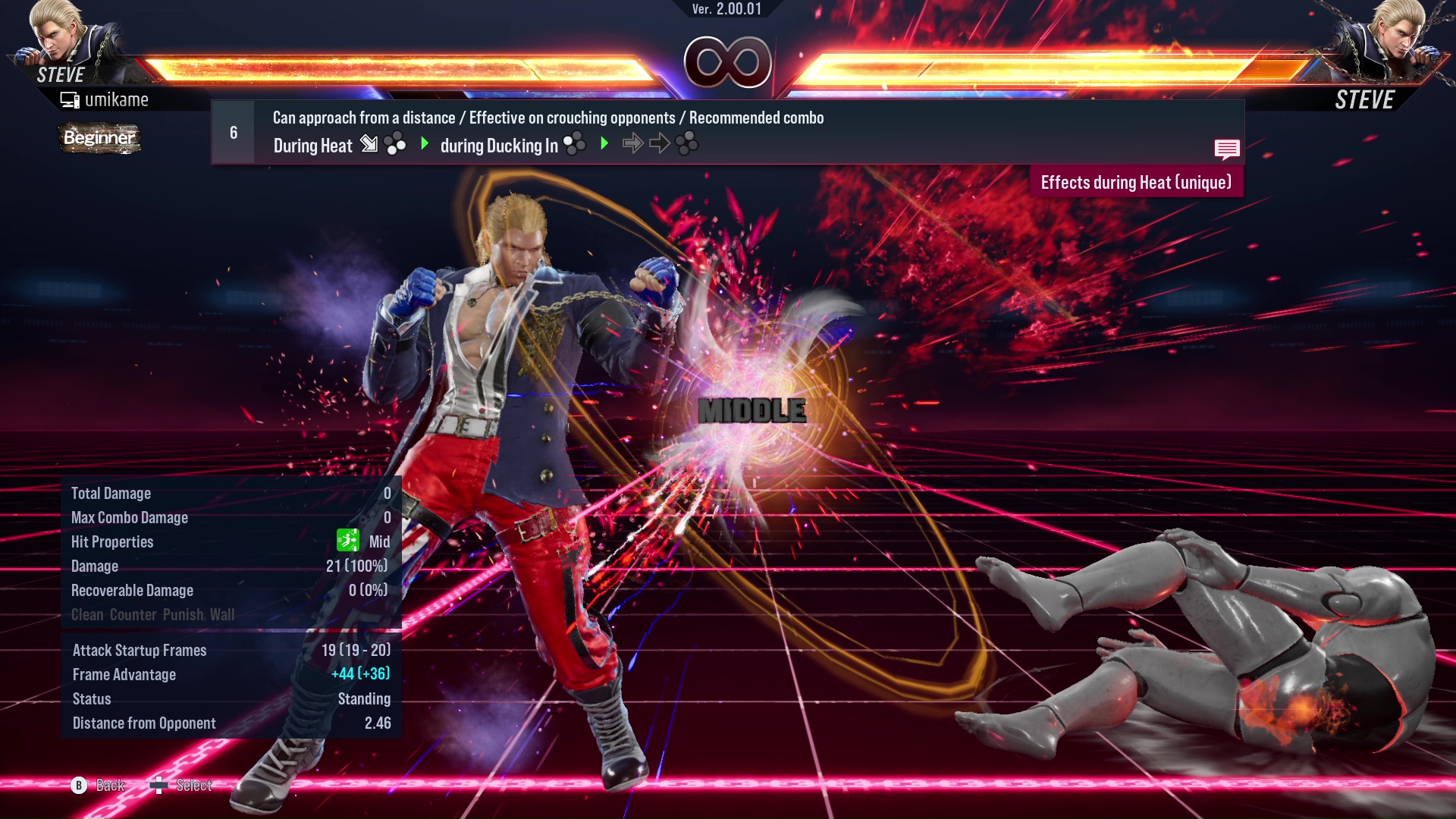Click the green triangle after During Heat input
Viewport: 1456px width, 819px height.
coord(424,144)
